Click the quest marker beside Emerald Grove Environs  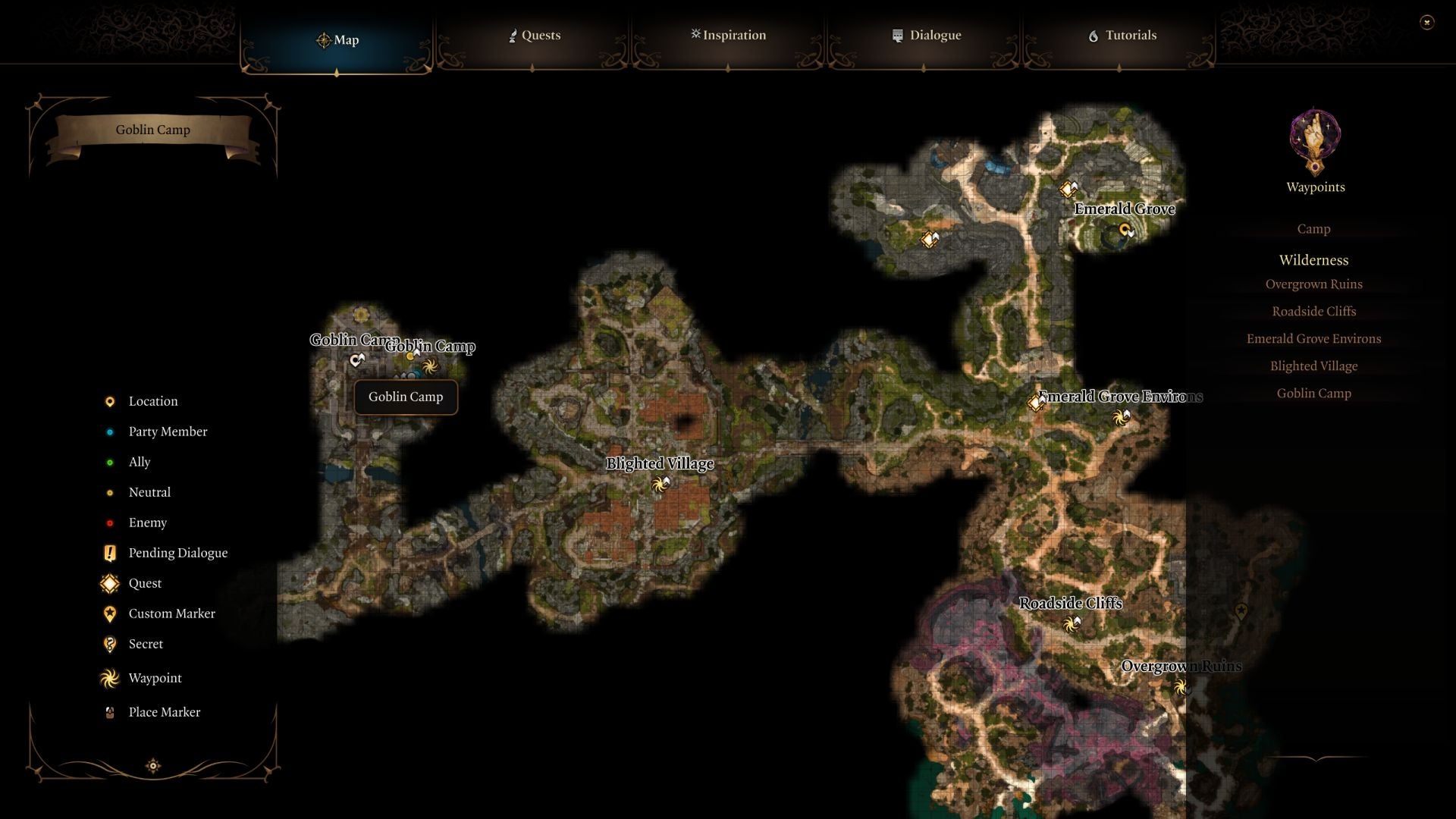(1036, 403)
